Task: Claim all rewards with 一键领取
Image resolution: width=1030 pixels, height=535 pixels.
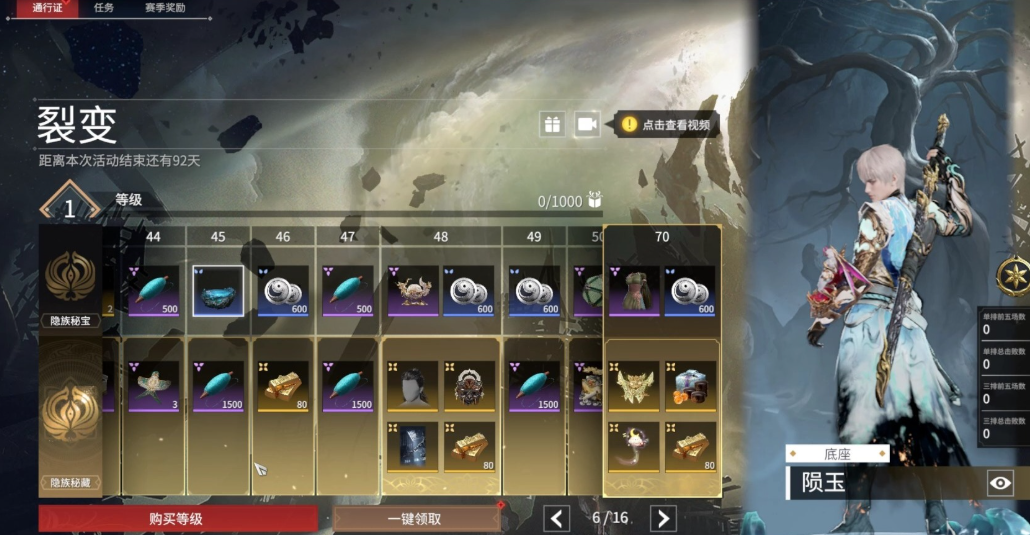Action: tap(415, 518)
